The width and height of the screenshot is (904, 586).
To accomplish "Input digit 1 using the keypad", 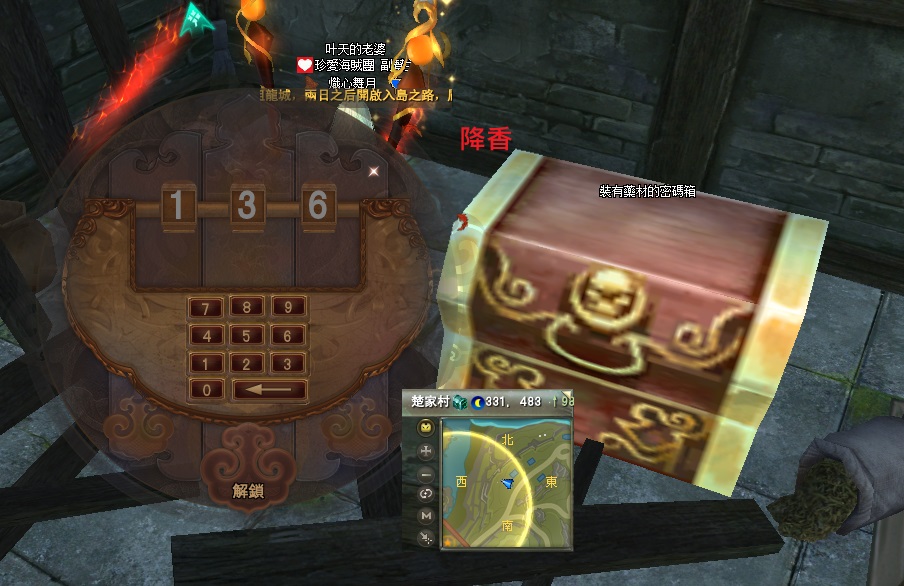I will pos(207,364).
